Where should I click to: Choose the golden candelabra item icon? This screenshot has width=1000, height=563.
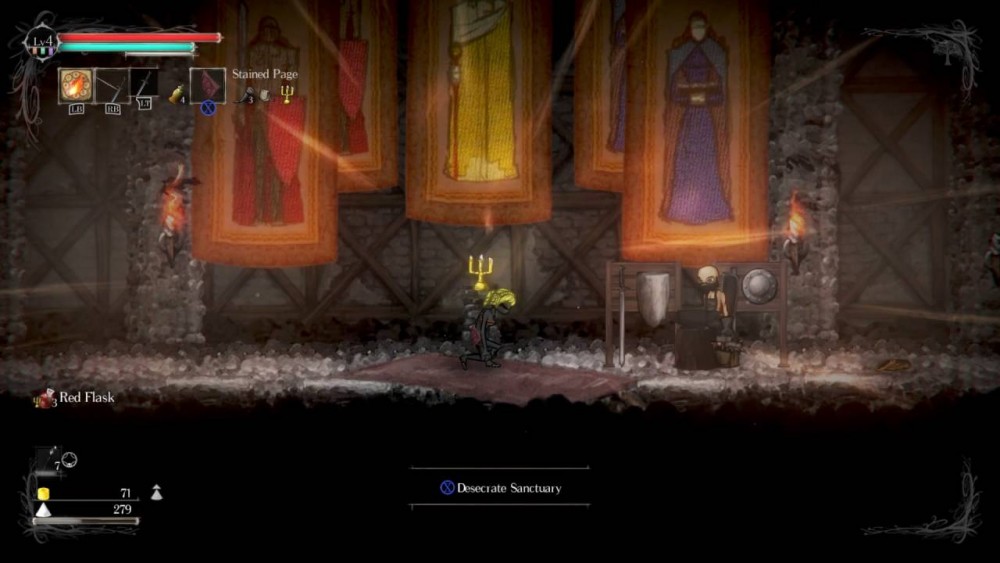pos(287,94)
